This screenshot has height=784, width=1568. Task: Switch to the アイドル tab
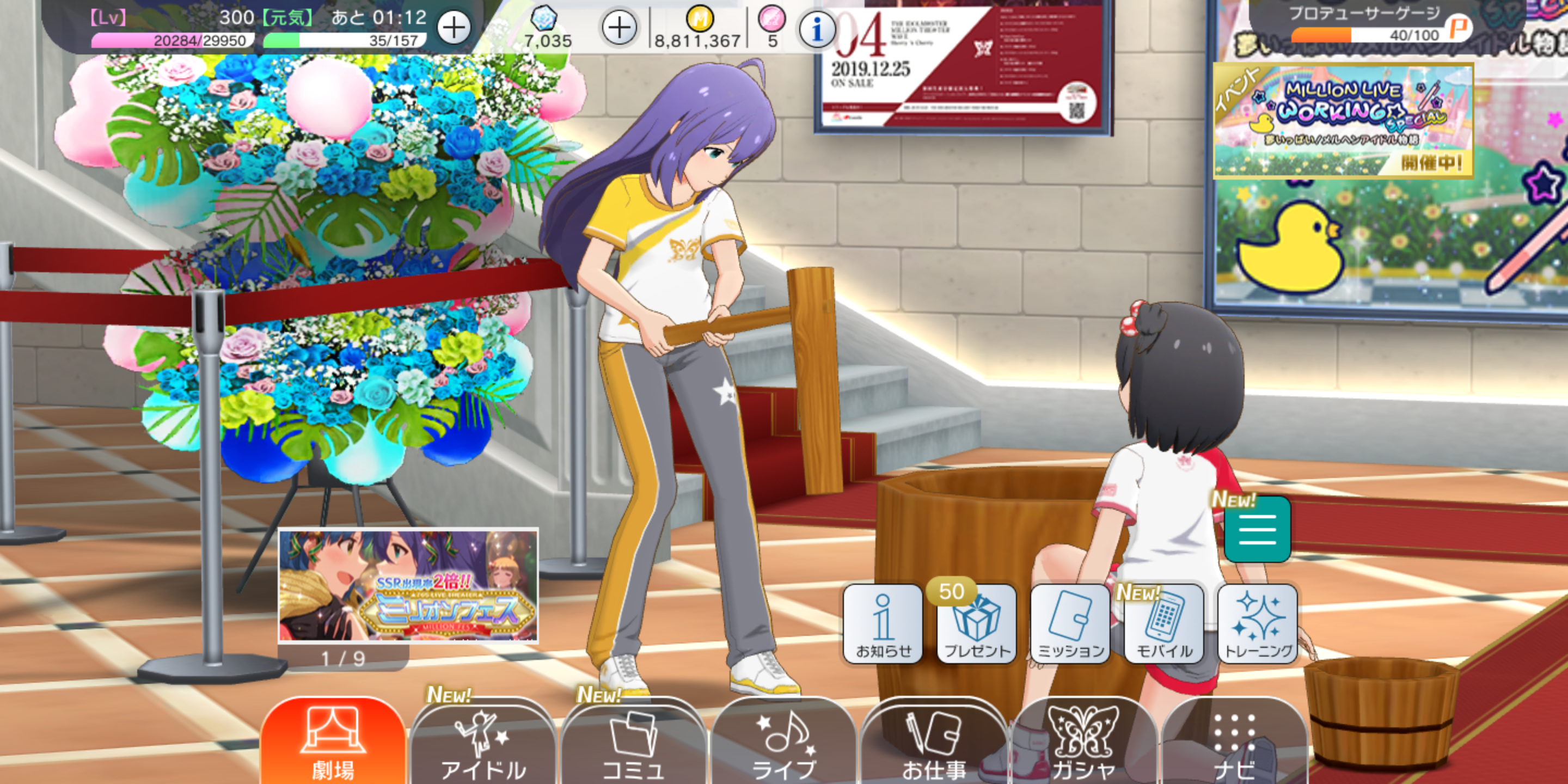(483, 744)
